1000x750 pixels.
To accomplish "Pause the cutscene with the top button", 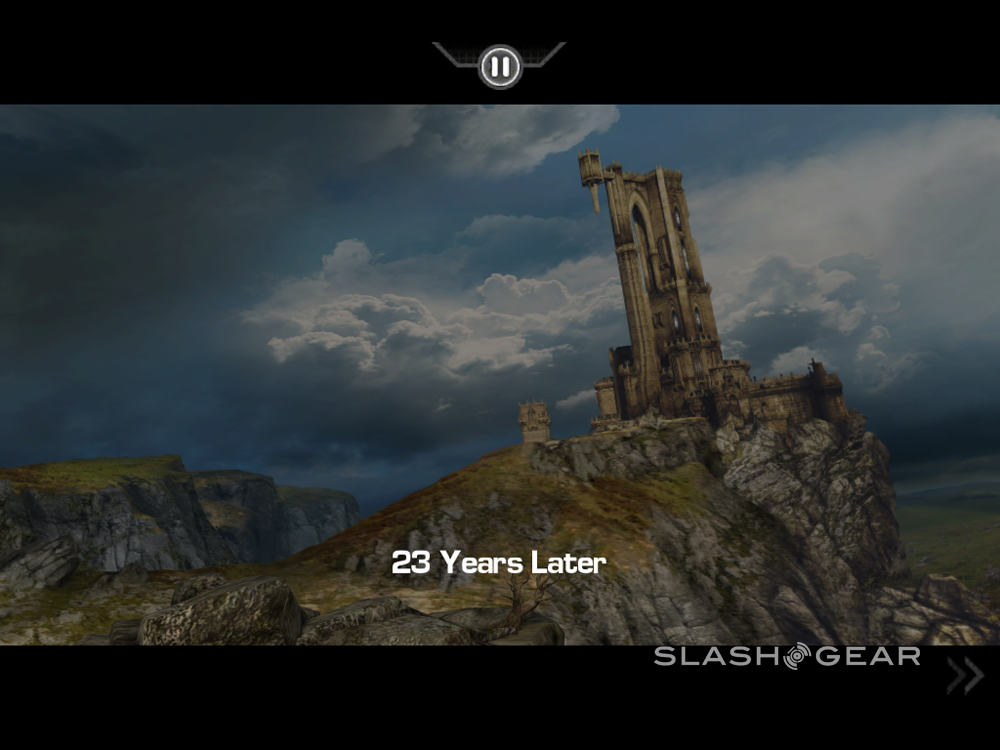I will tap(499, 67).
